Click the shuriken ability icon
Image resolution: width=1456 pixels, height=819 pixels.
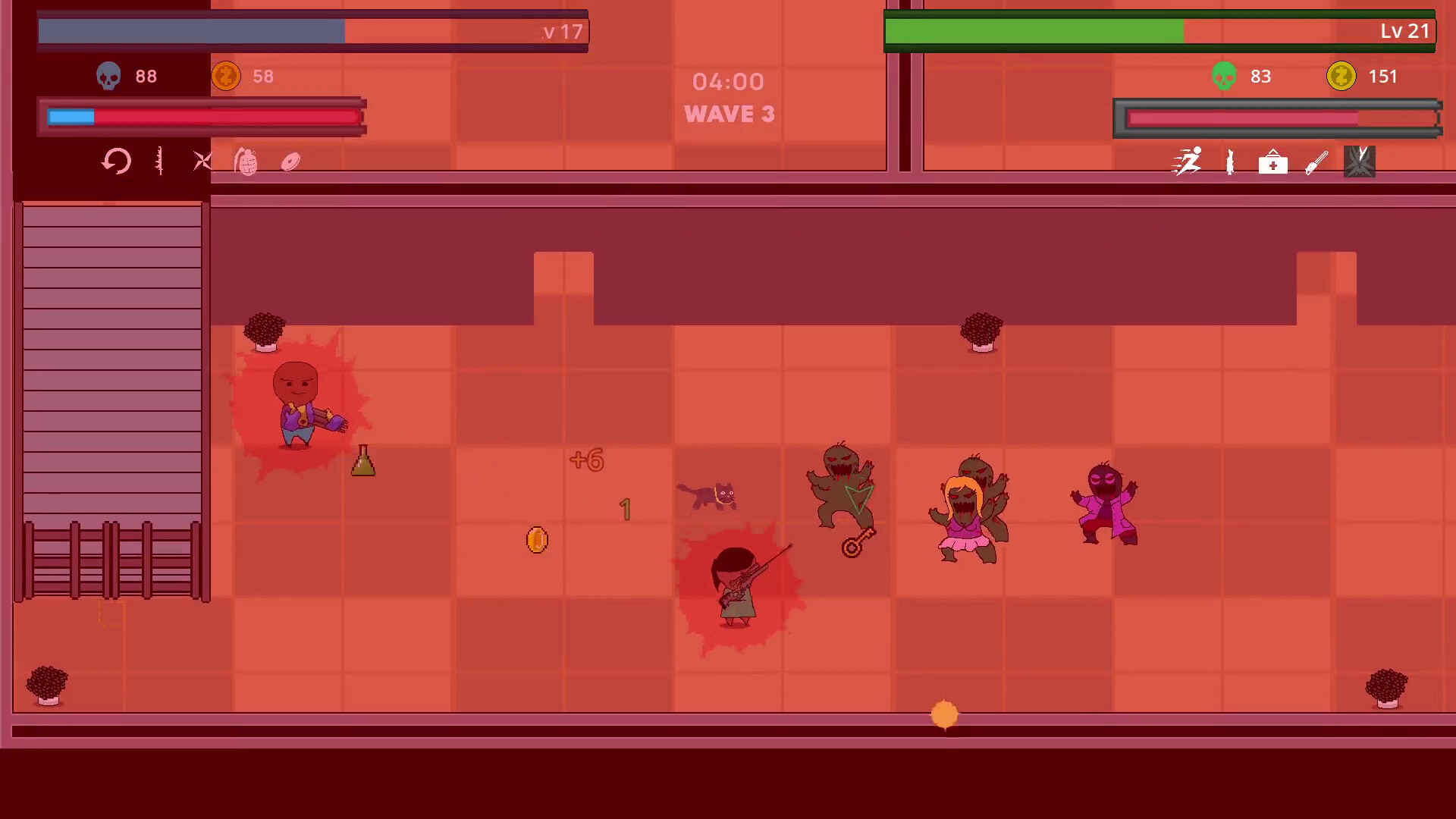pos(201,161)
